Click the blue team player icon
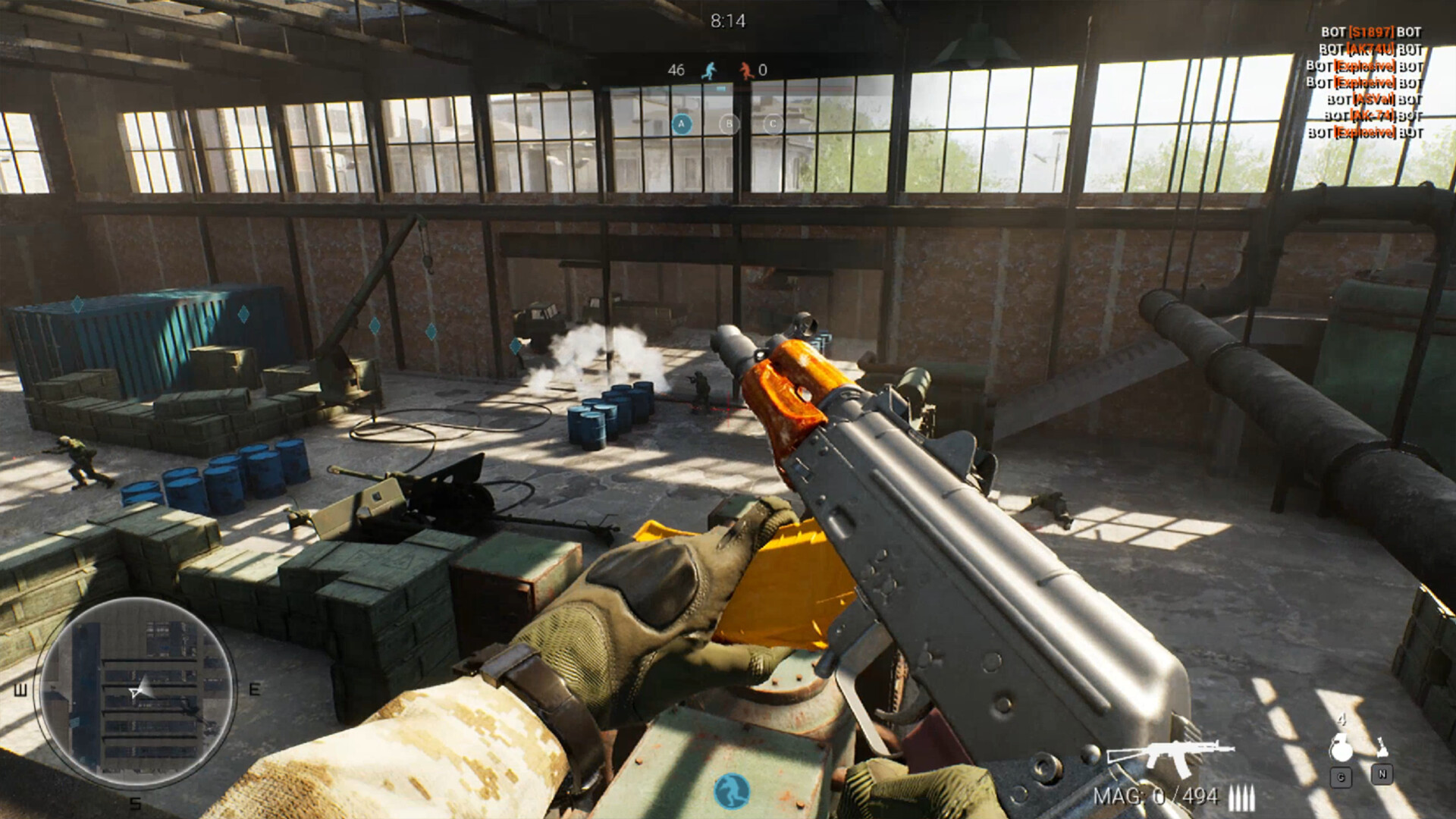 (709, 70)
